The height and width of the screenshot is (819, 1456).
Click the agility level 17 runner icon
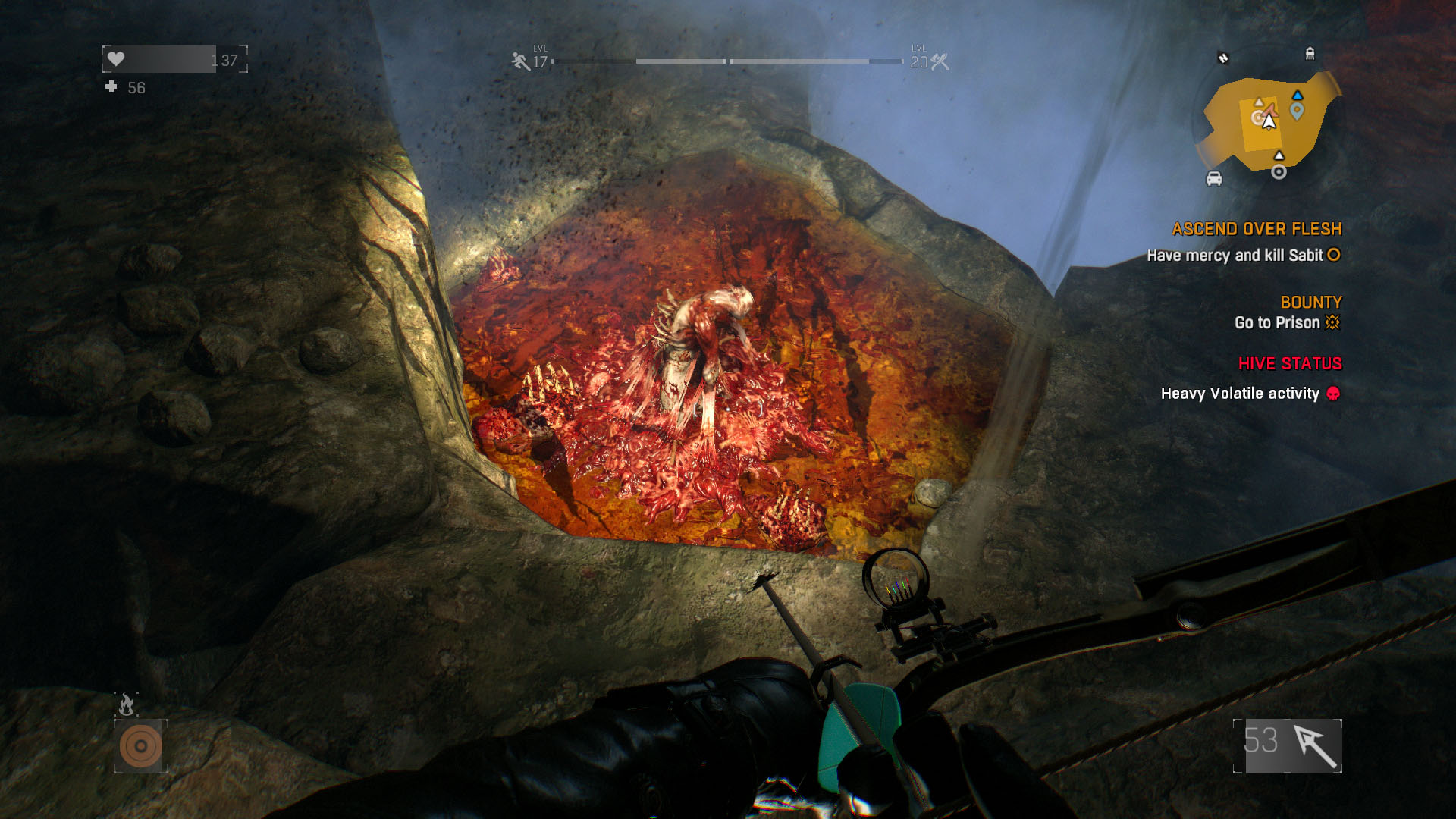pos(520,61)
